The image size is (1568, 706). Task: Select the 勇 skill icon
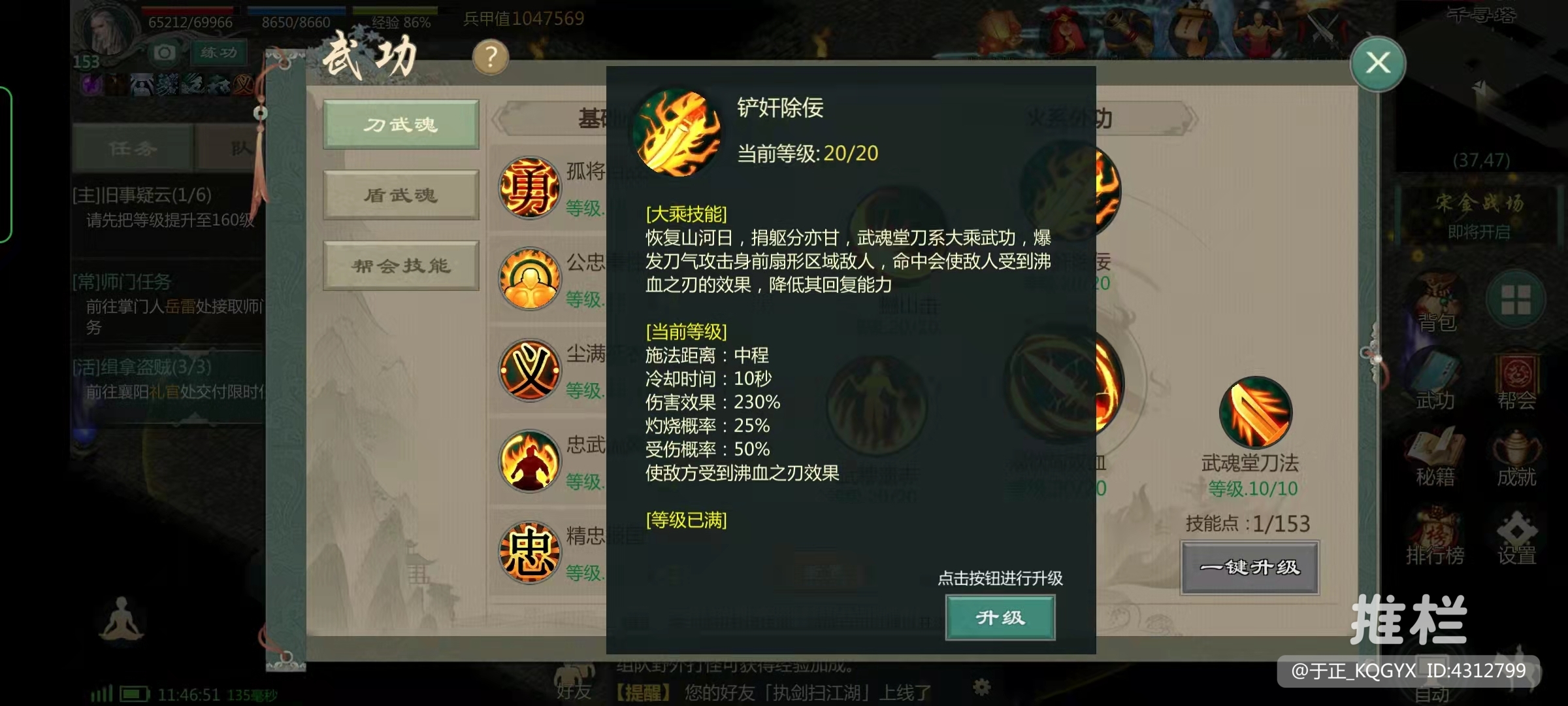point(529,186)
